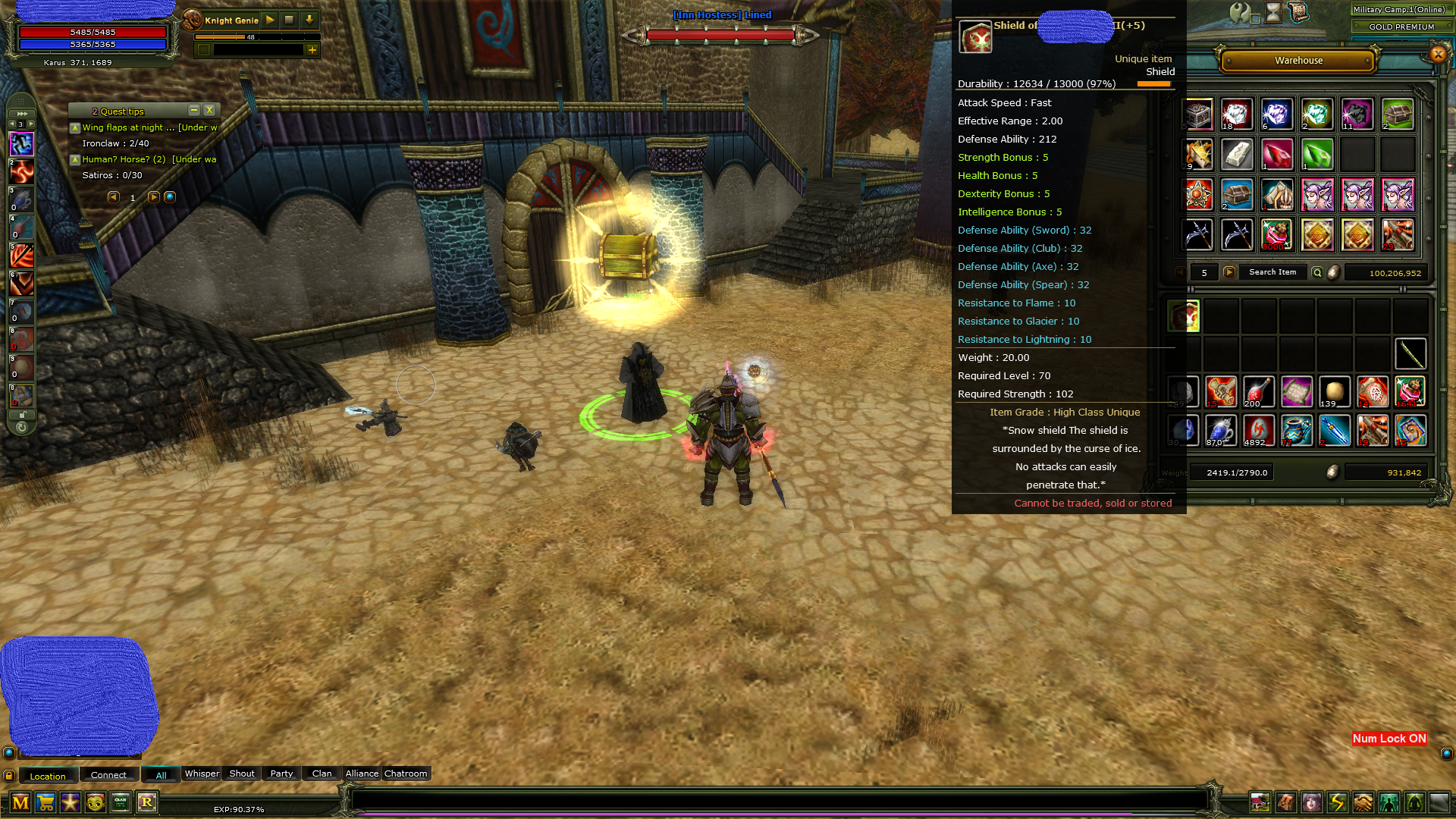This screenshot has width=1456, height=819.
Task: Click the Search Item field
Action: click(1272, 272)
